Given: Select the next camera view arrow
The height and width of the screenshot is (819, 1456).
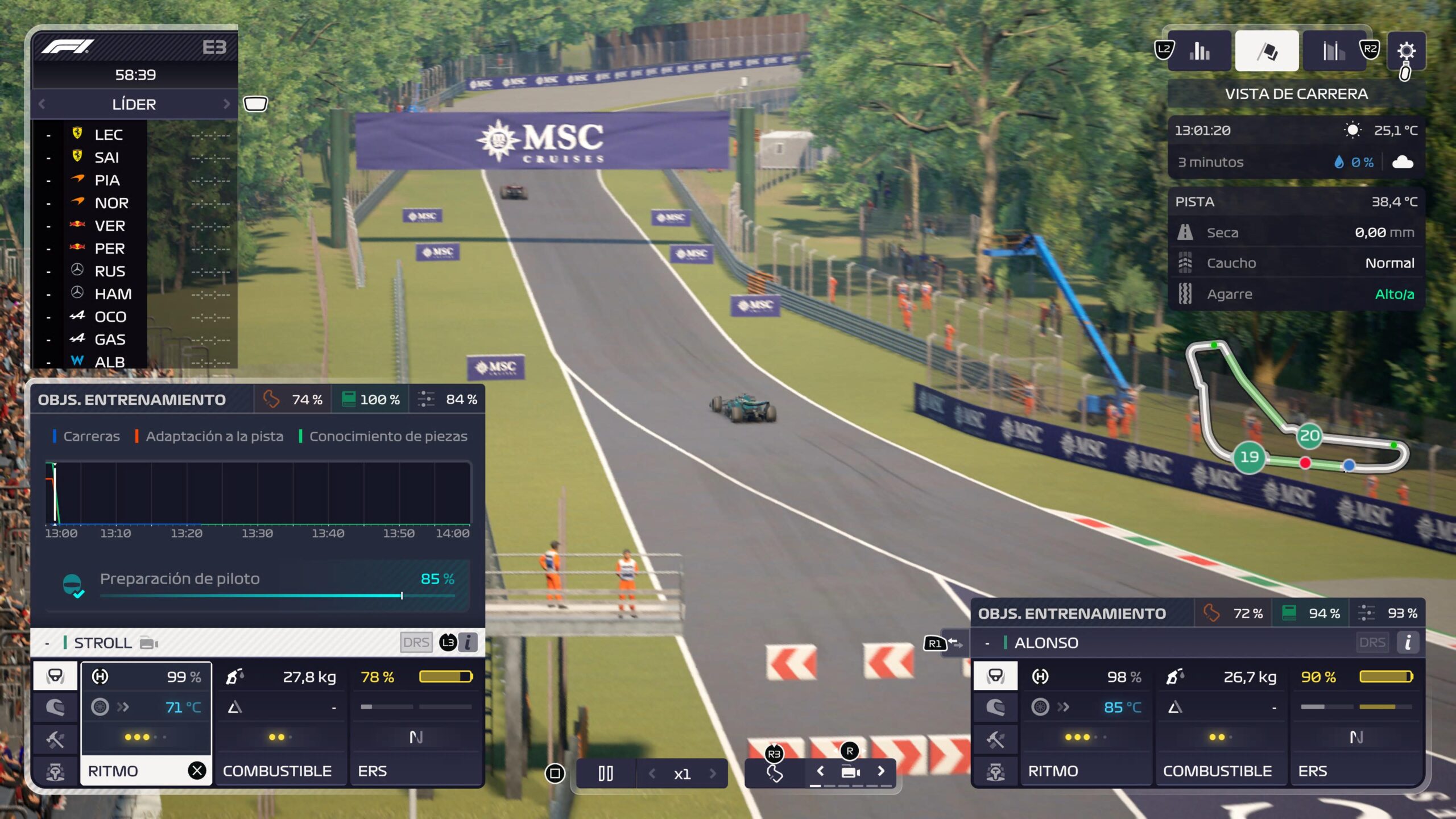Looking at the screenshot, I should [x=881, y=771].
